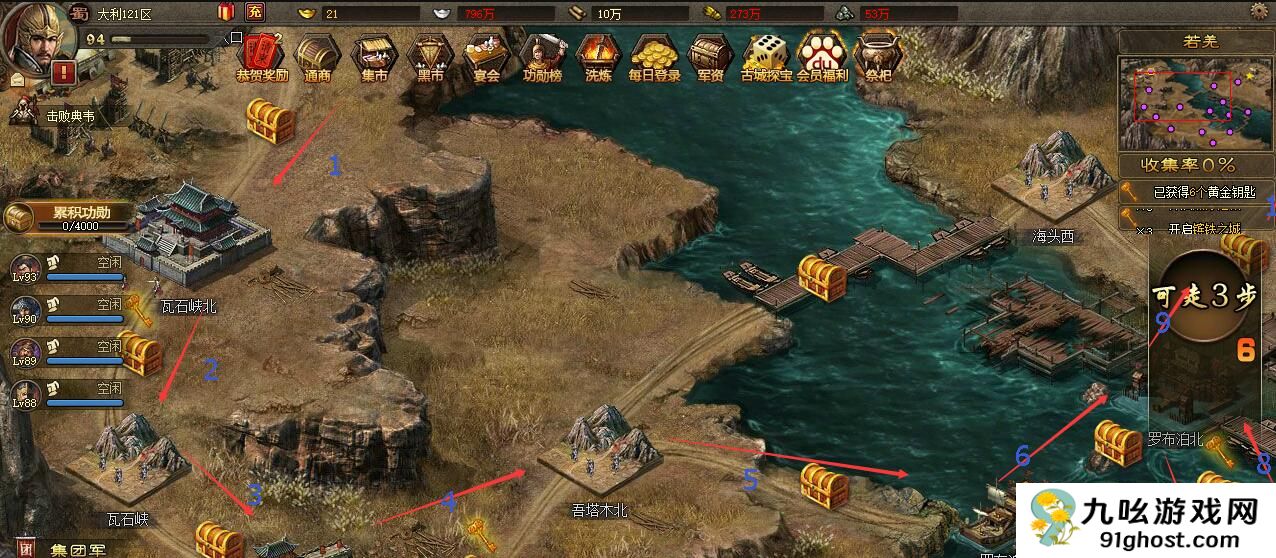Open the settings gear icon

pos(1261,11)
